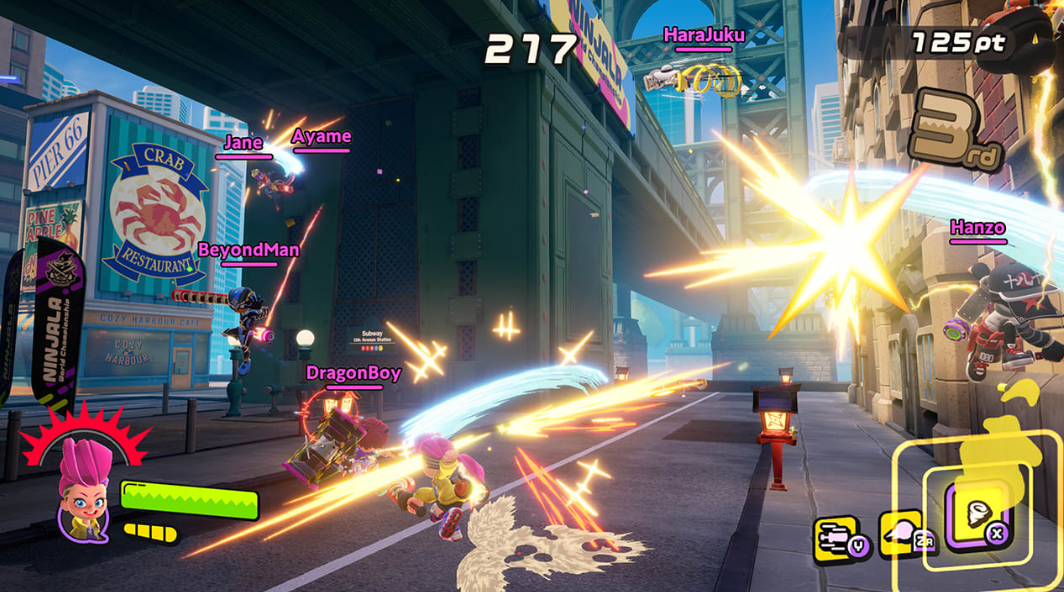
Task: Select the BeyondMan player name tag
Action: coord(248,250)
